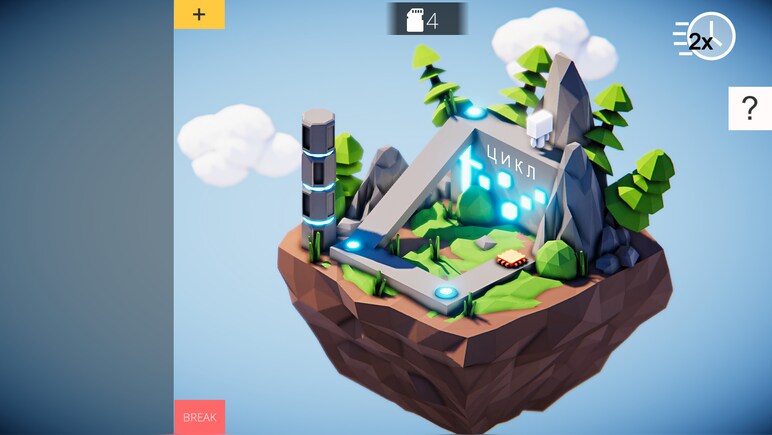The width and height of the screenshot is (772, 435).
Task: Toggle the 2x speed clock
Action: click(706, 38)
